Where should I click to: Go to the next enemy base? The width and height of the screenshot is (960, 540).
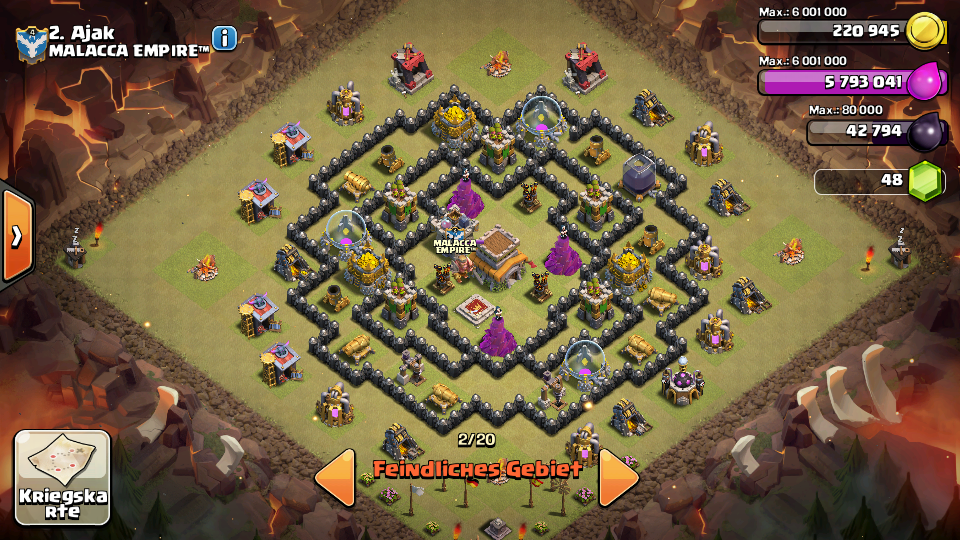point(618,477)
